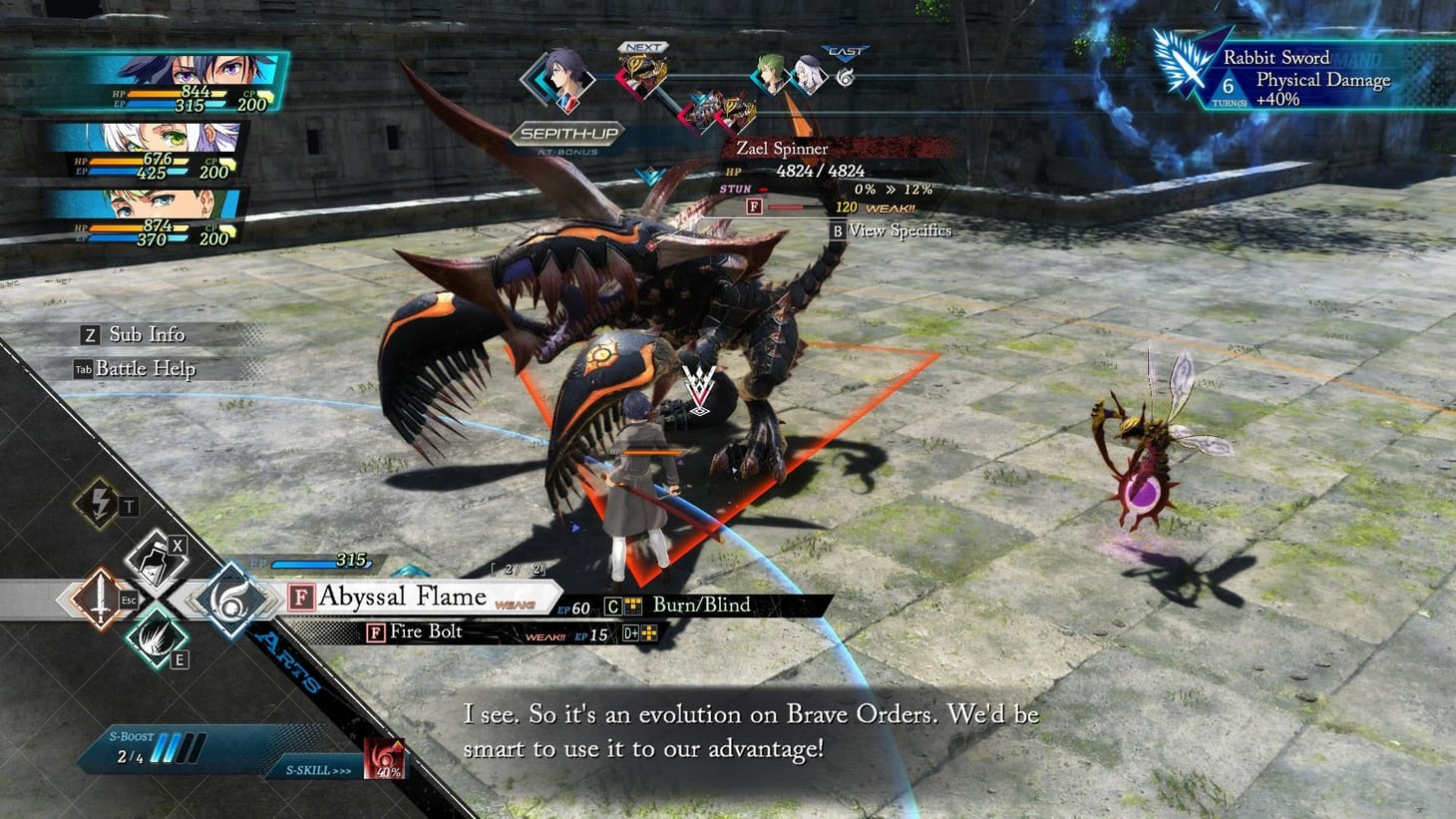Click the lightning Shard Boost icon
Screen dimensions: 1456x819
(100, 504)
